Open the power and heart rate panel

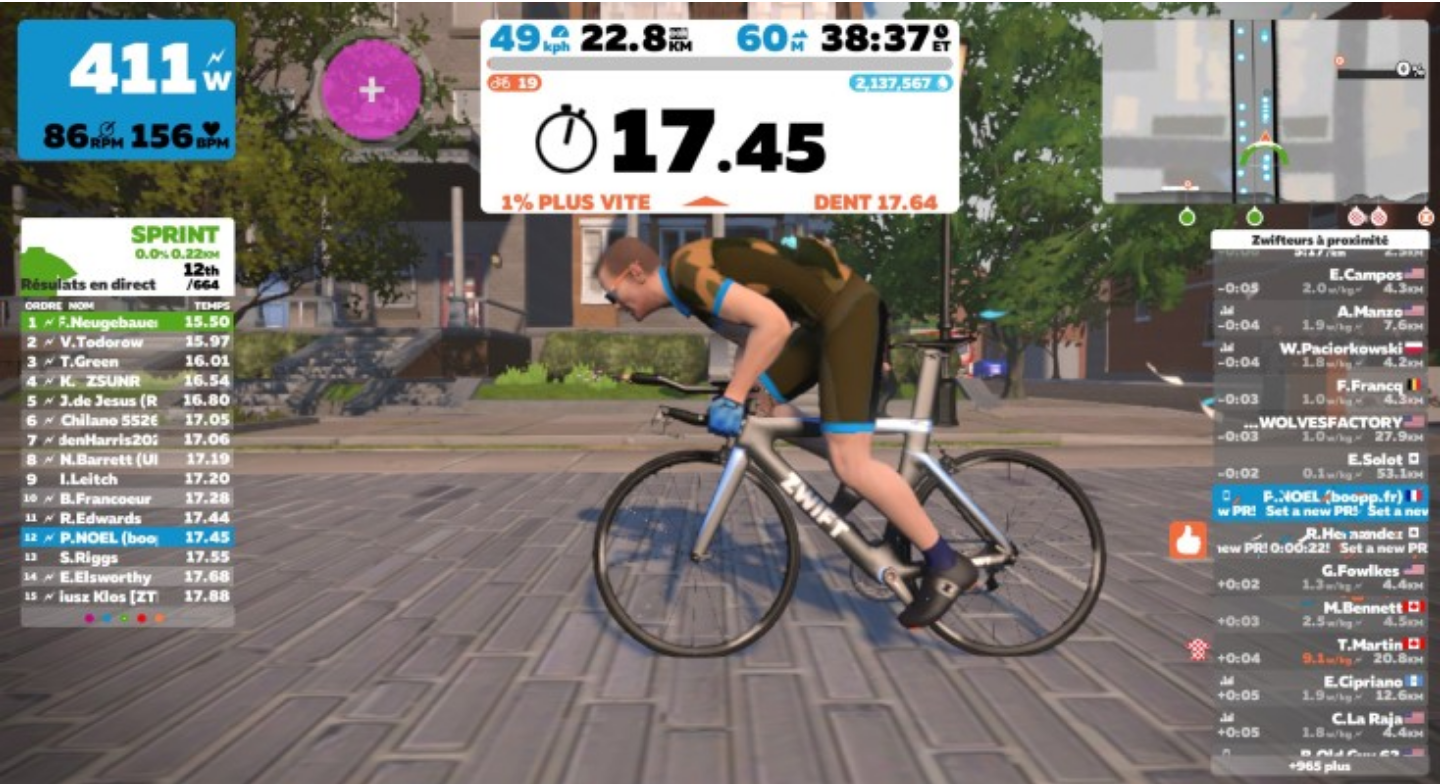[x=127, y=90]
